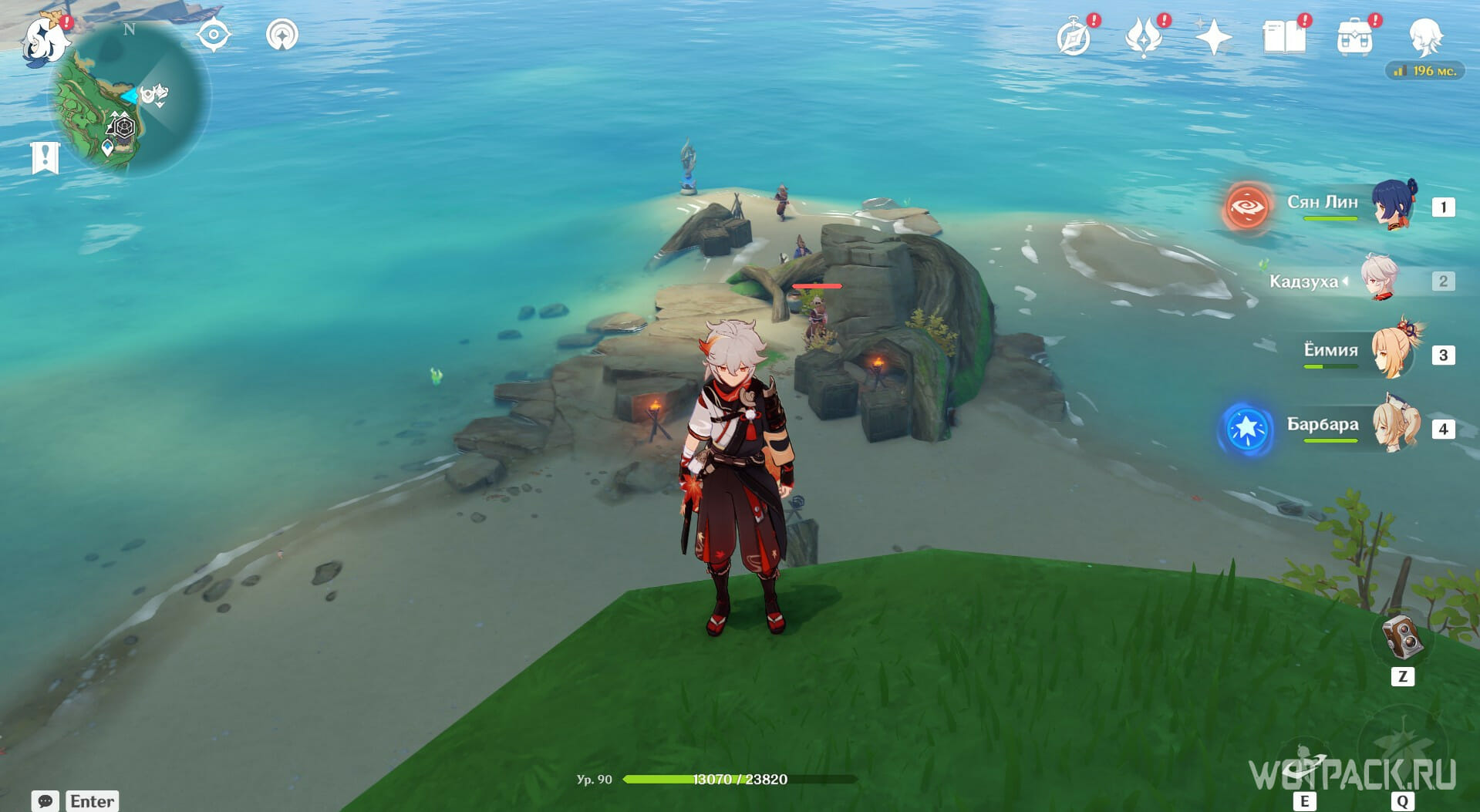1480x812 pixels.
Task: Activate Сян Лин's red elemental burst orb
Action: pos(1246,207)
